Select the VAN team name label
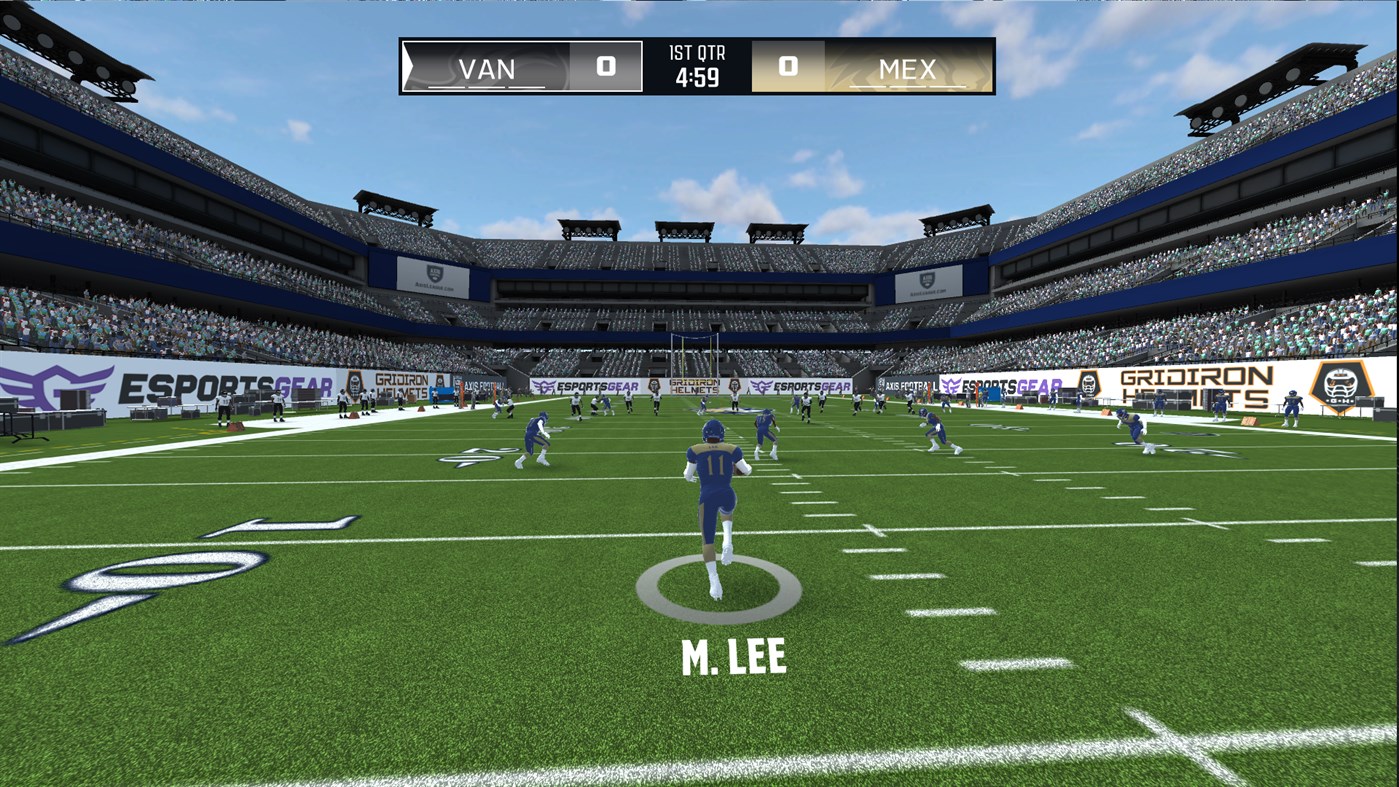Viewport: 1399px width, 787px height. pos(487,69)
